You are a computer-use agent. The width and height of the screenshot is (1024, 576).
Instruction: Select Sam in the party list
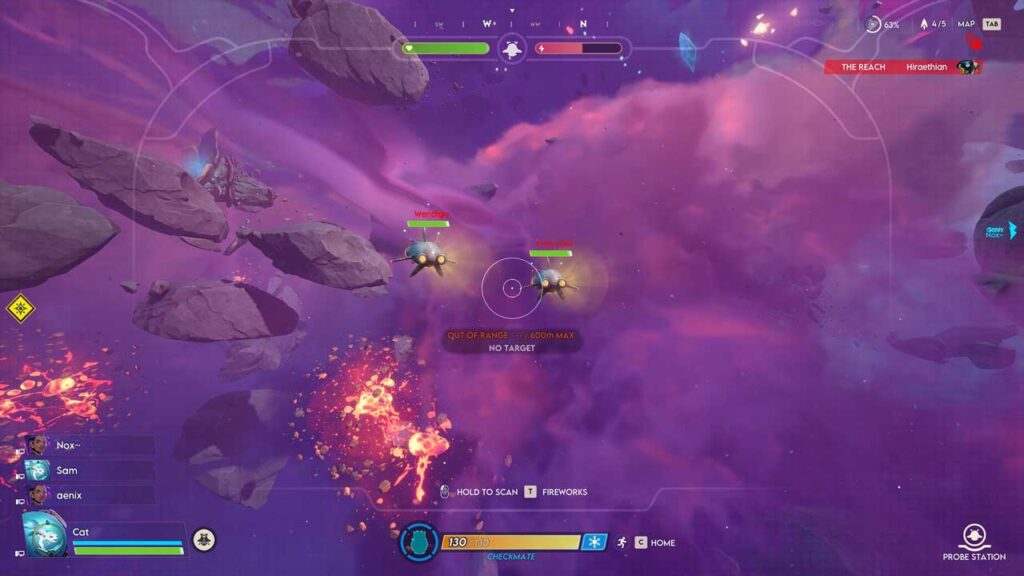coord(67,470)
